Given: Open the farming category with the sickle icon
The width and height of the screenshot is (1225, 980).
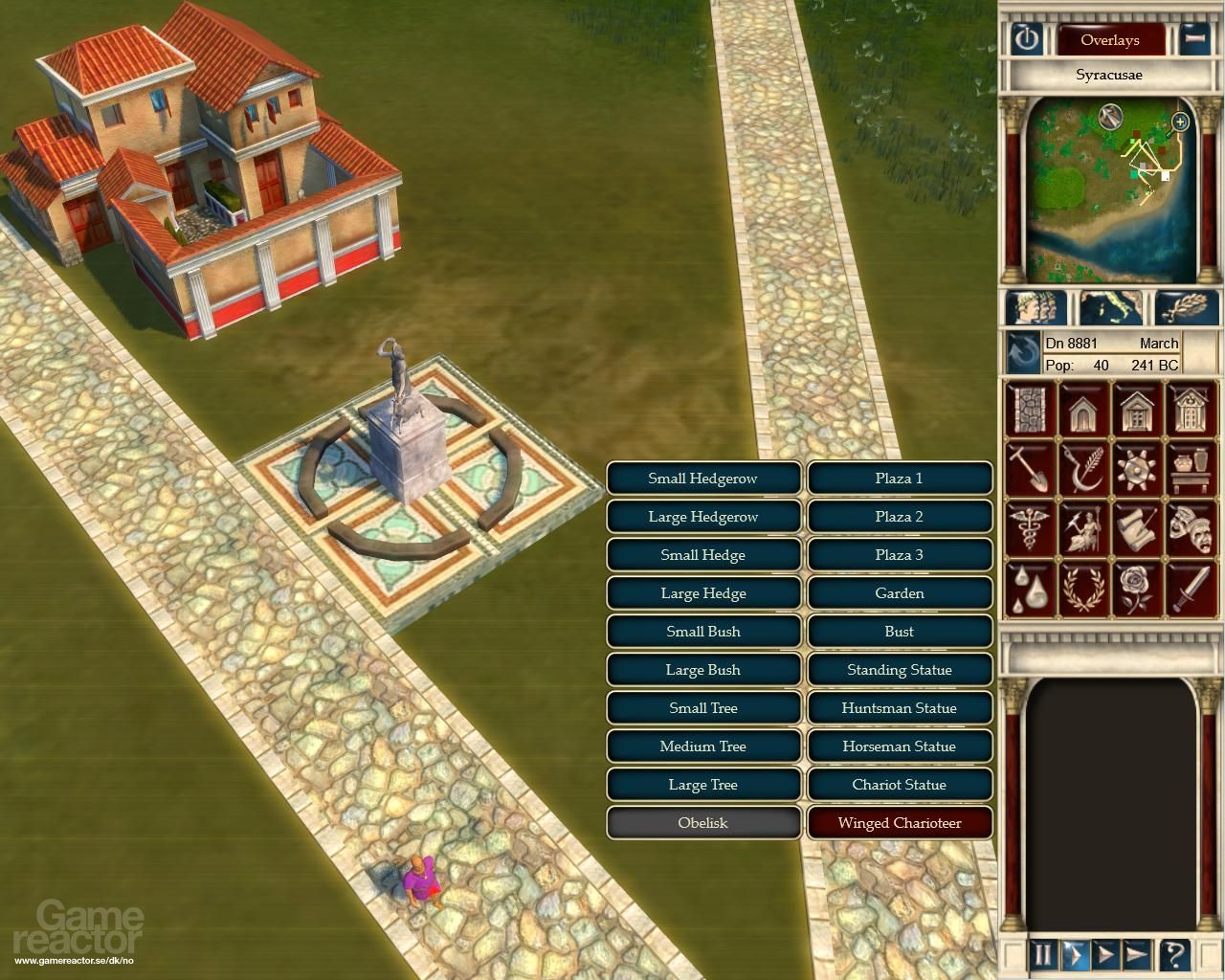Looking at the screenshot, I should (x=1081, y=469).
